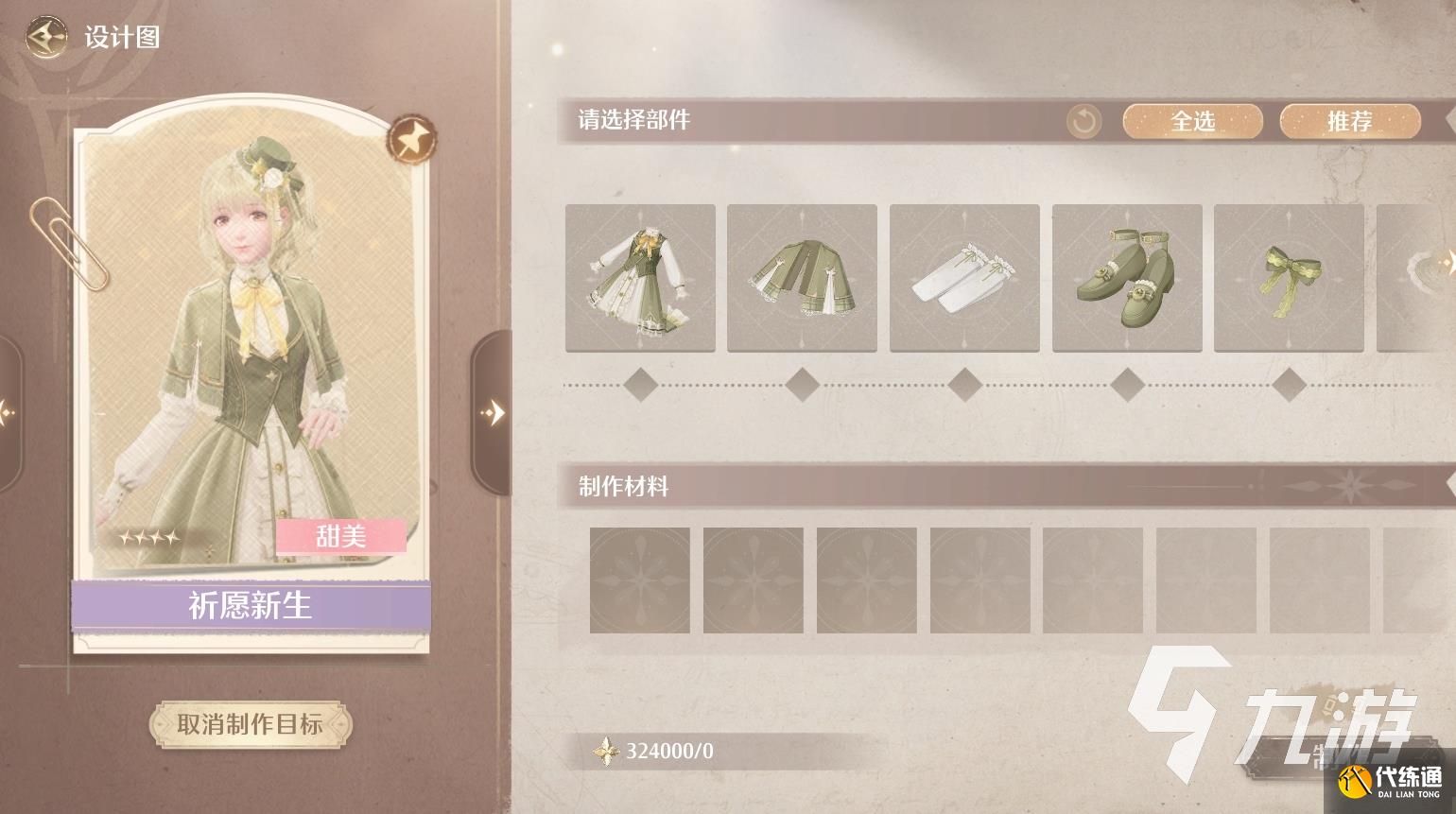1456x814 pixels.
Task: Go back using the top-left arrow
Action: 45,38
